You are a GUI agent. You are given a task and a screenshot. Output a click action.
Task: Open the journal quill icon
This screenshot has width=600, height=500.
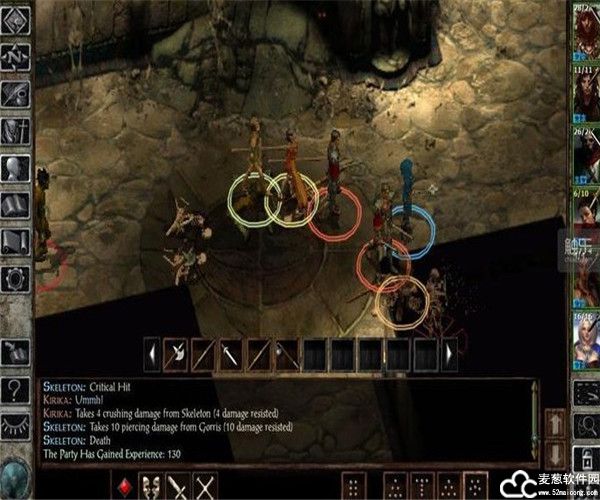tap(18, 94)
